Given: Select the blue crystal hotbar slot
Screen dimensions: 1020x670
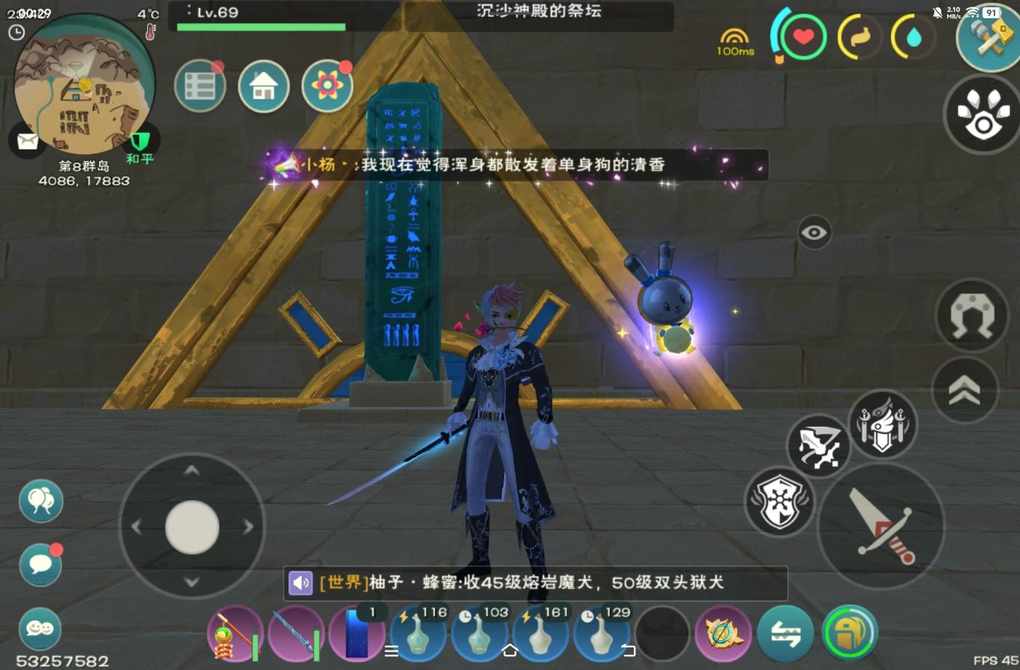Looking at the screenshot, I should [357, 635].
